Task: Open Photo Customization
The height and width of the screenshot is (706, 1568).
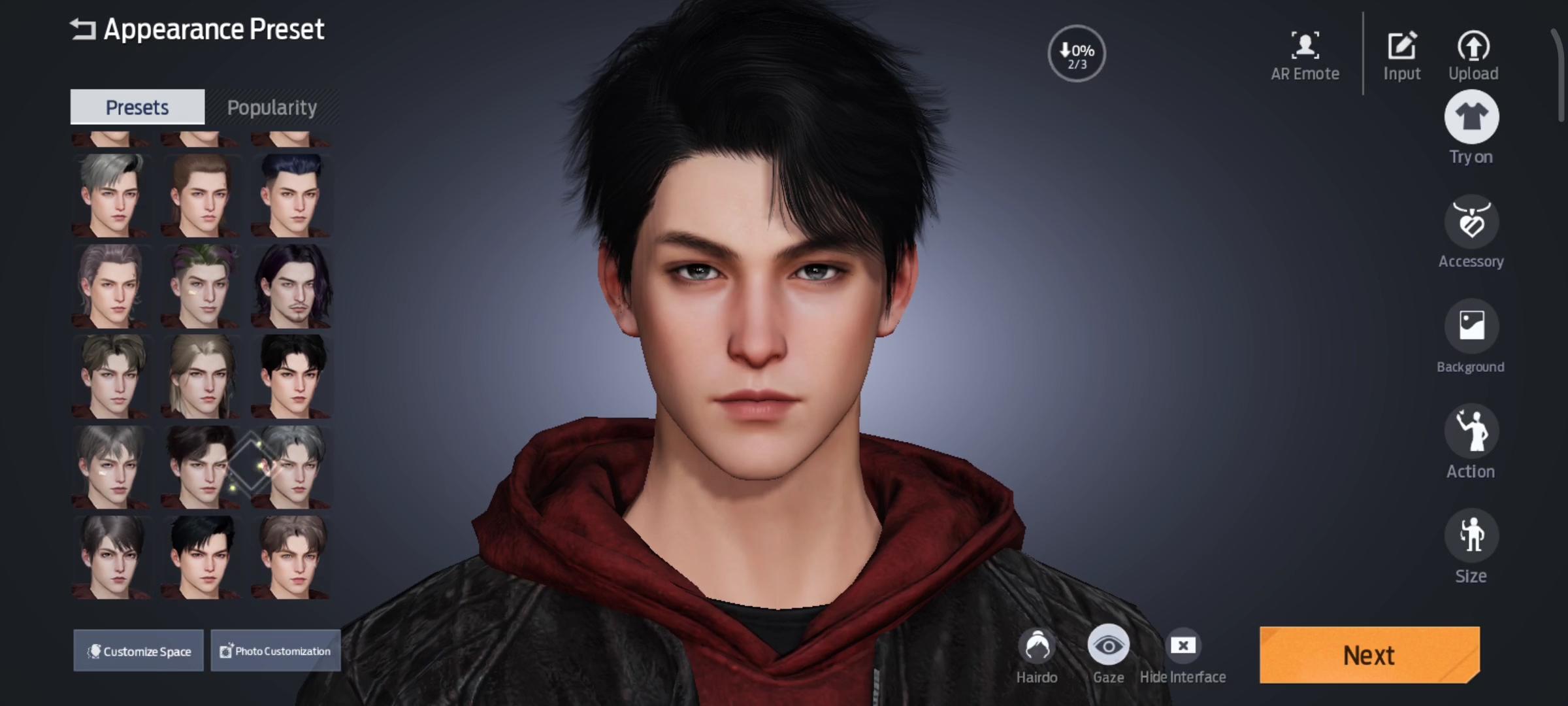Action: pos(275,651)
